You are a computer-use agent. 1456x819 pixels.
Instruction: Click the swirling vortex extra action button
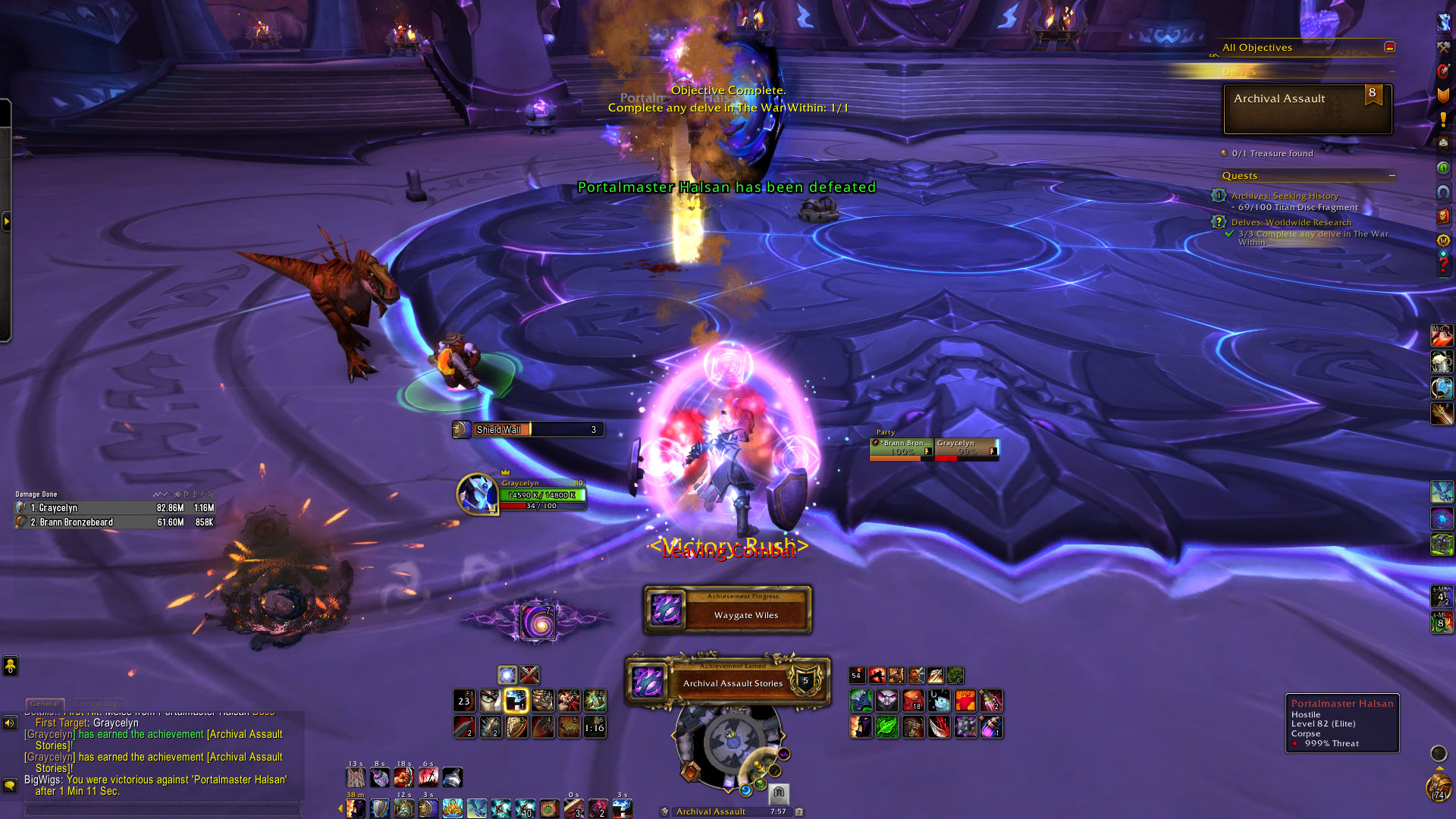pyautogui.click(x=539, y=623)
